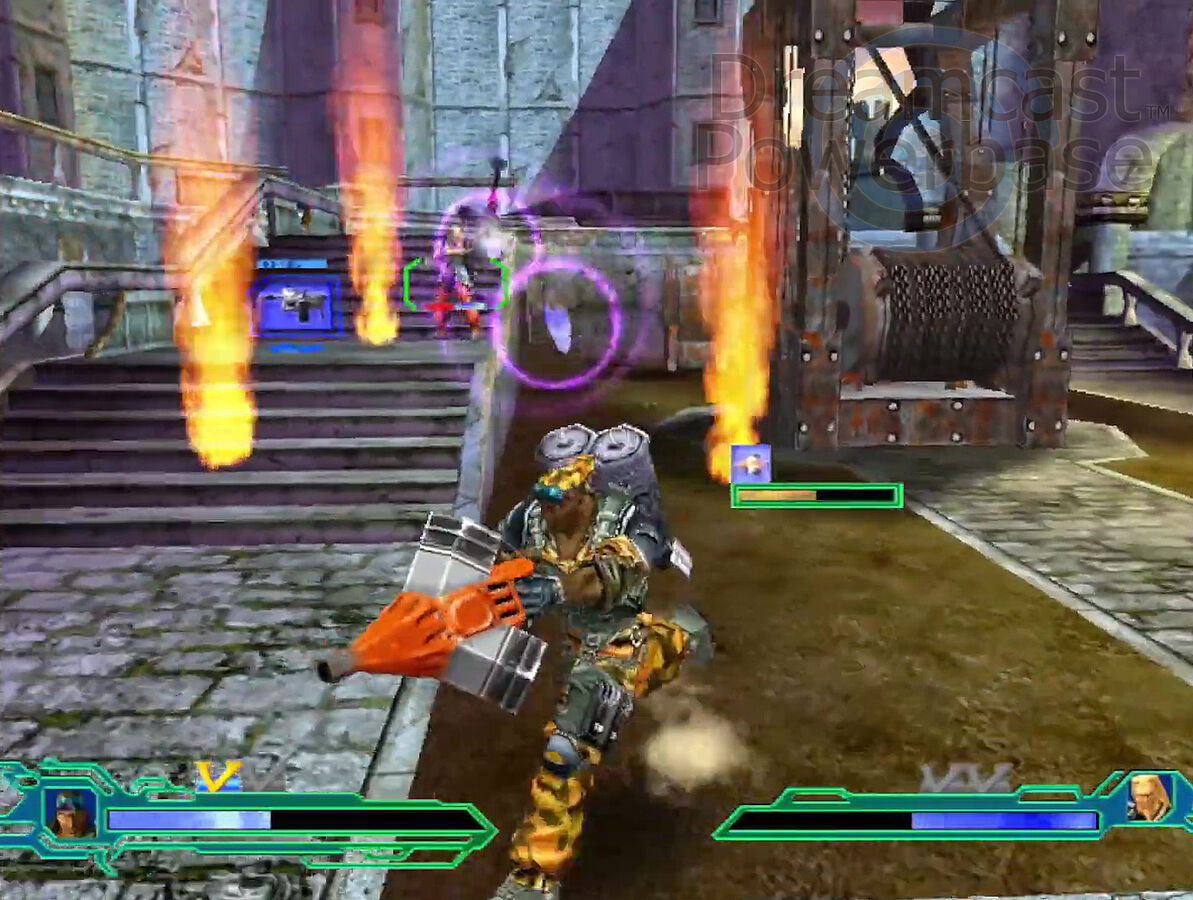Click the player portrait in the left health panel
The width and height of the screenshot is (1193, 900).
[71, 813]
